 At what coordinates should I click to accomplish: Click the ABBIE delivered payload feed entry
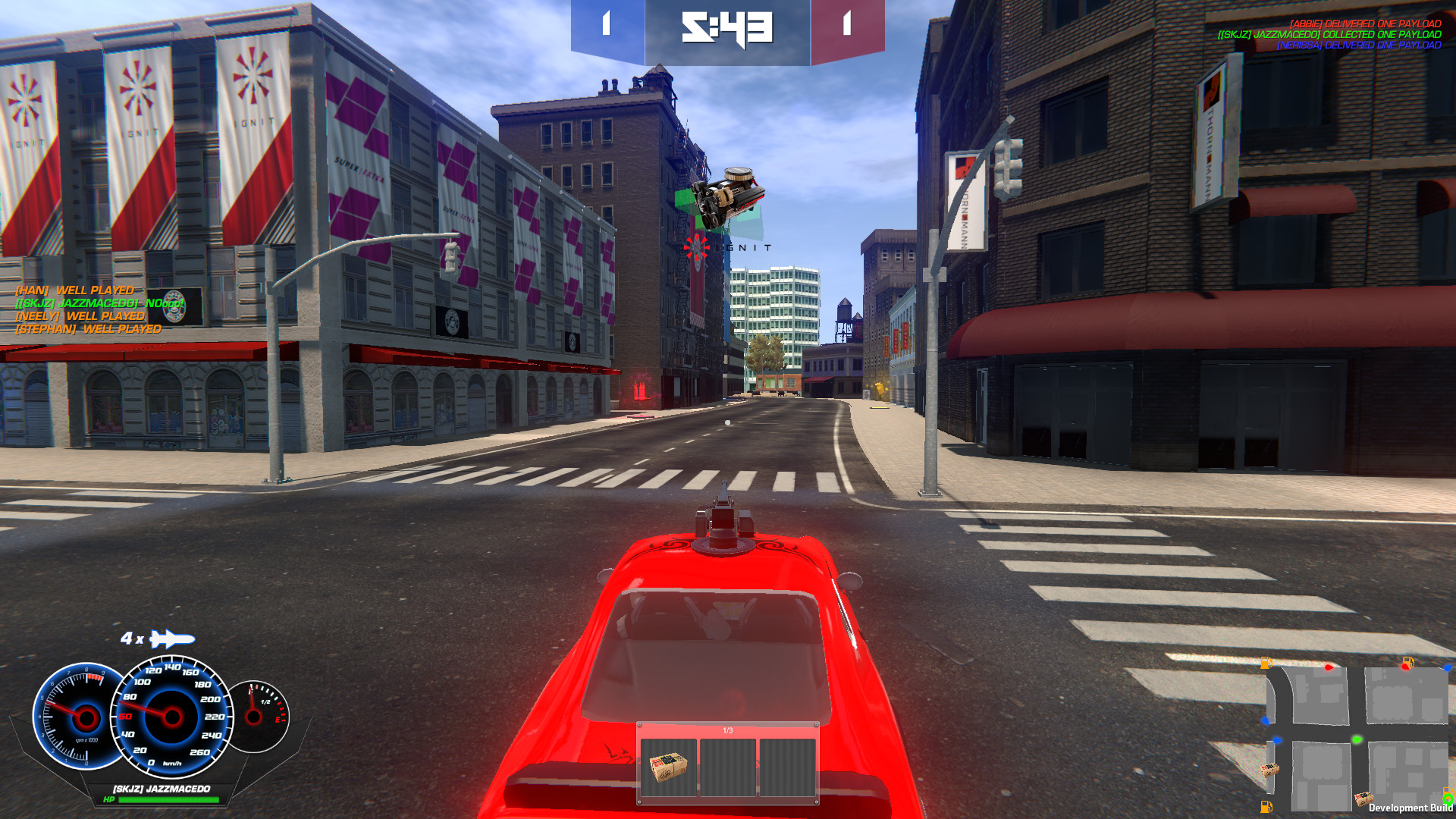pyautogui.click(x=1365, y=24)
